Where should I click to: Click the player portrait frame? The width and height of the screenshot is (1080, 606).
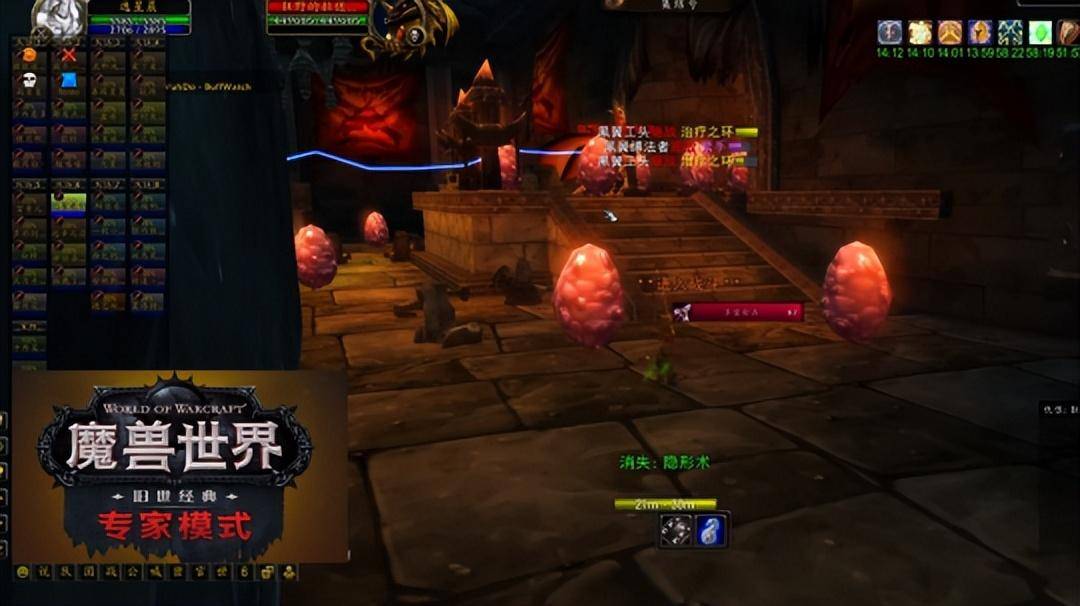pyautogui.click(x=59, y=17)
